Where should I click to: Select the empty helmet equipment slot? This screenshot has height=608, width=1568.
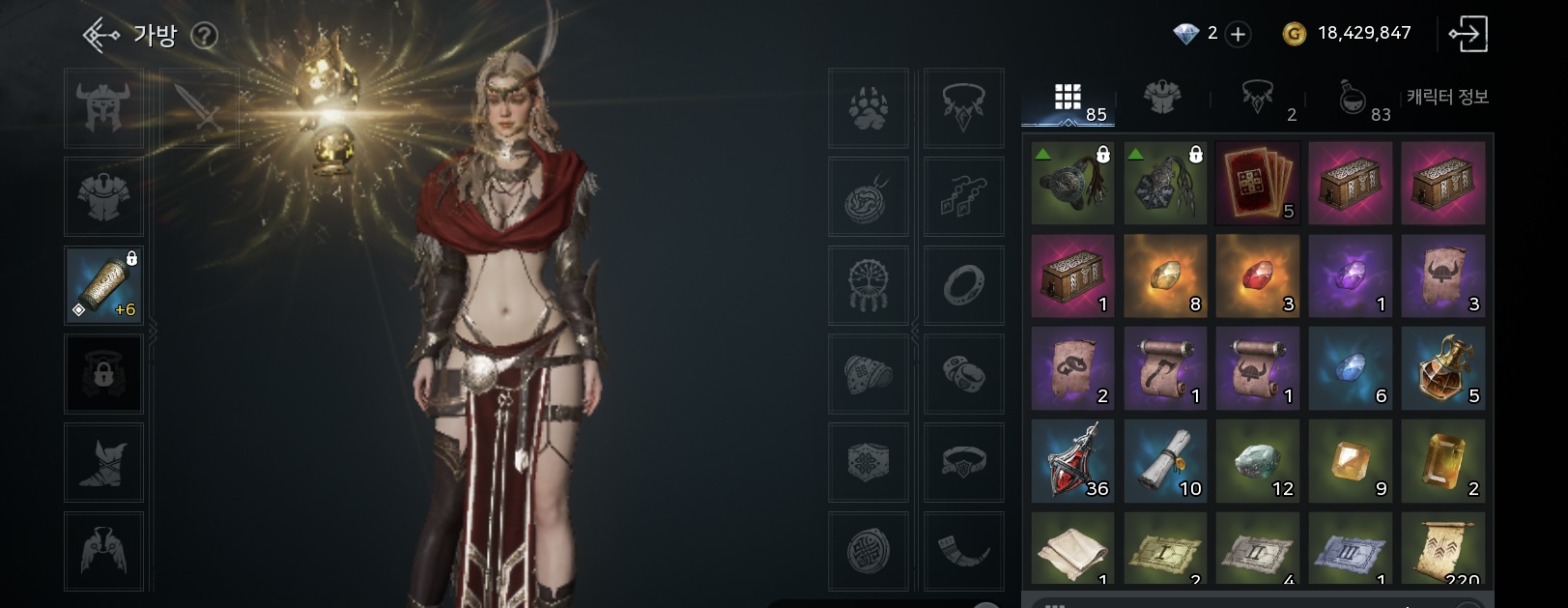(104, 107)
